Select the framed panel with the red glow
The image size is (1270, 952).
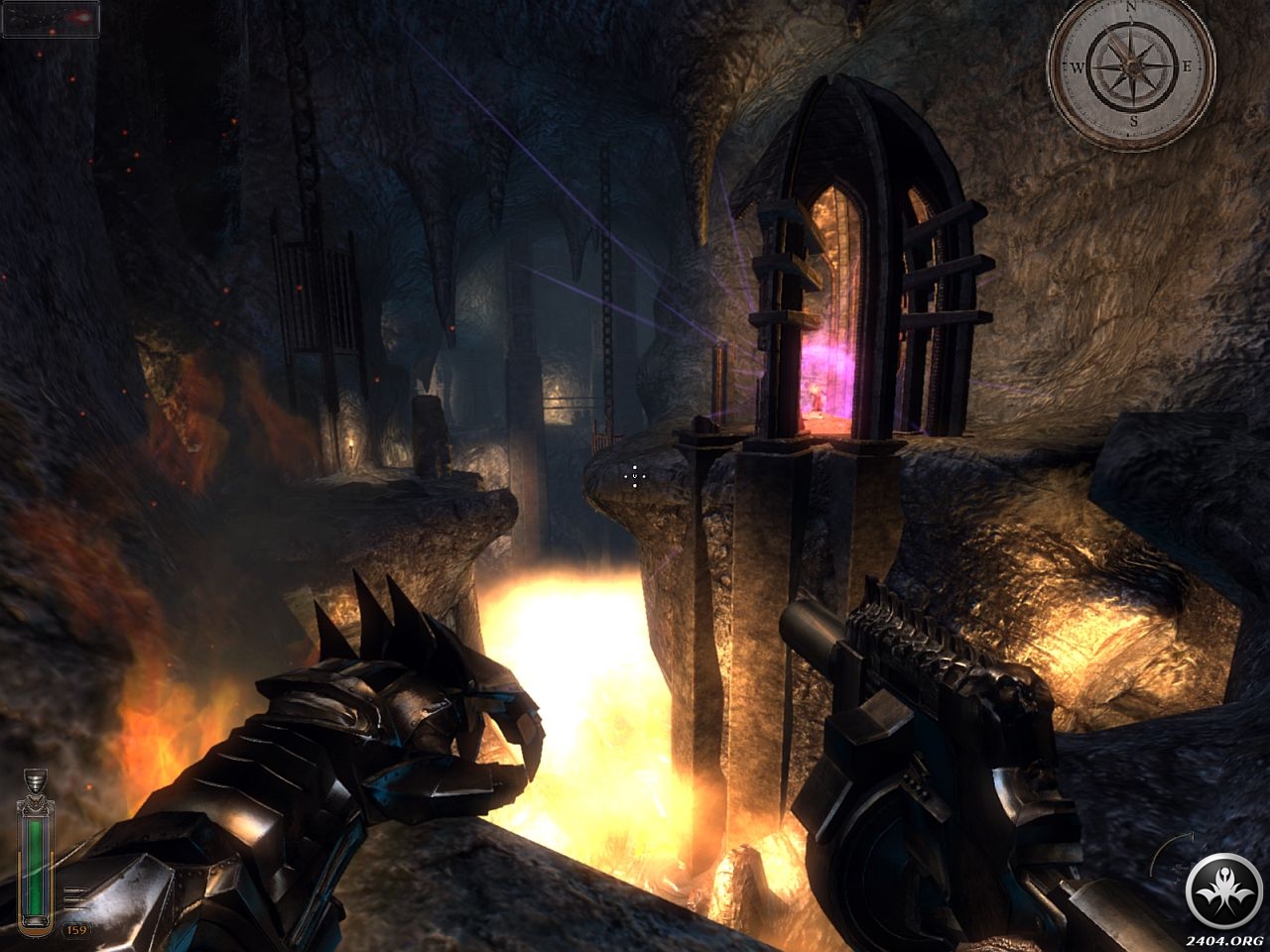click(x=51, y=18)
